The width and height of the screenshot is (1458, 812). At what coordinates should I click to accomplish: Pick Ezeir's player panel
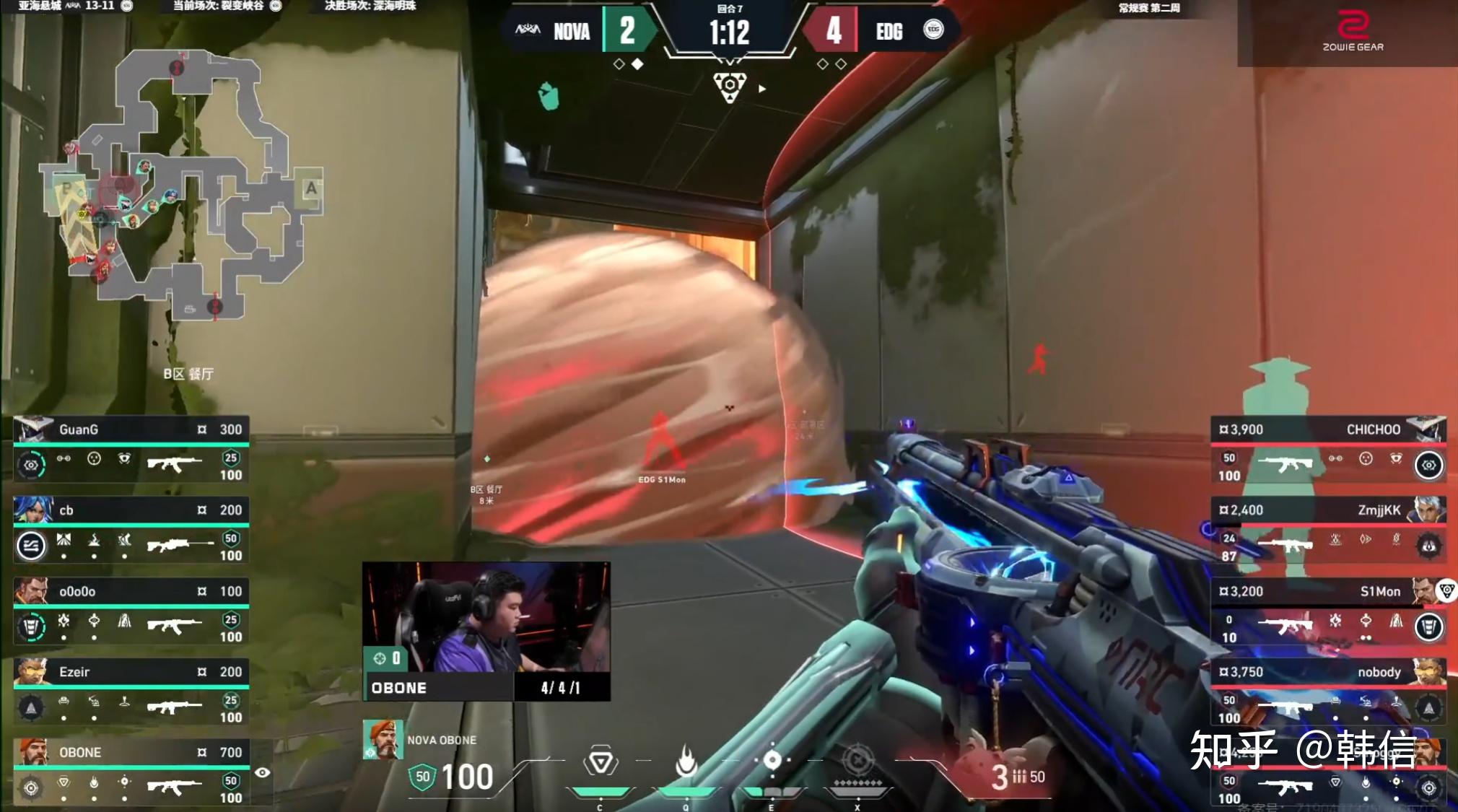tap(131, 691)
